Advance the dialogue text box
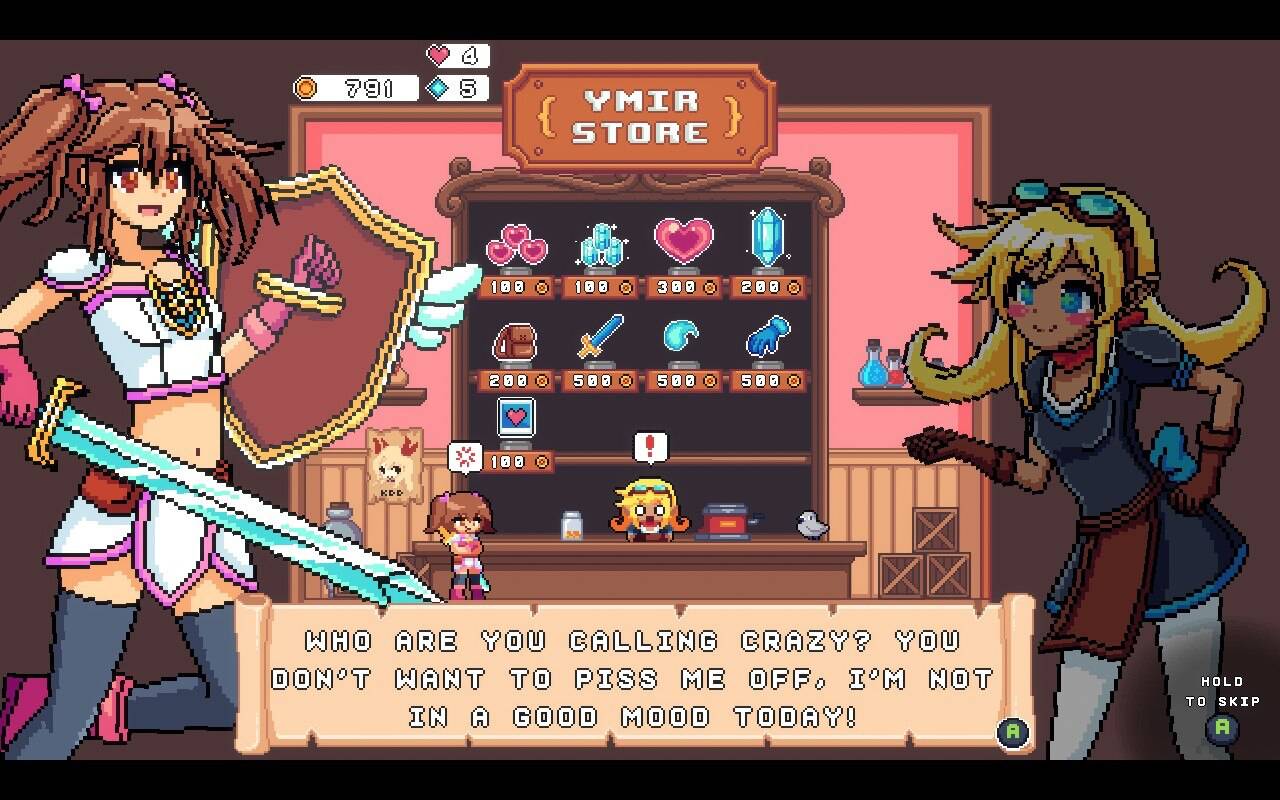 click(1012, 731)
